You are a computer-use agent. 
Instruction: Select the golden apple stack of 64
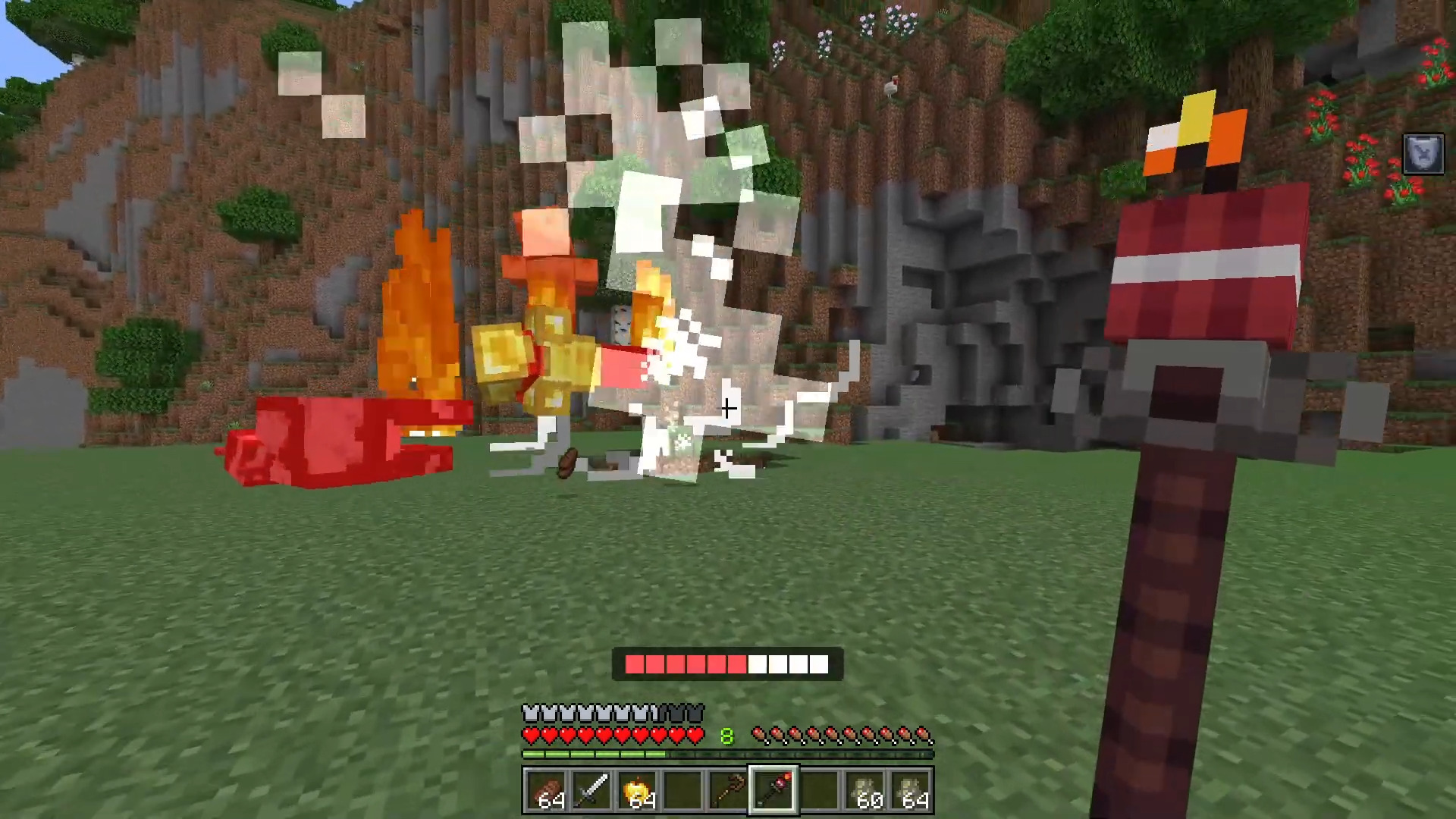(x=639, y=790)
